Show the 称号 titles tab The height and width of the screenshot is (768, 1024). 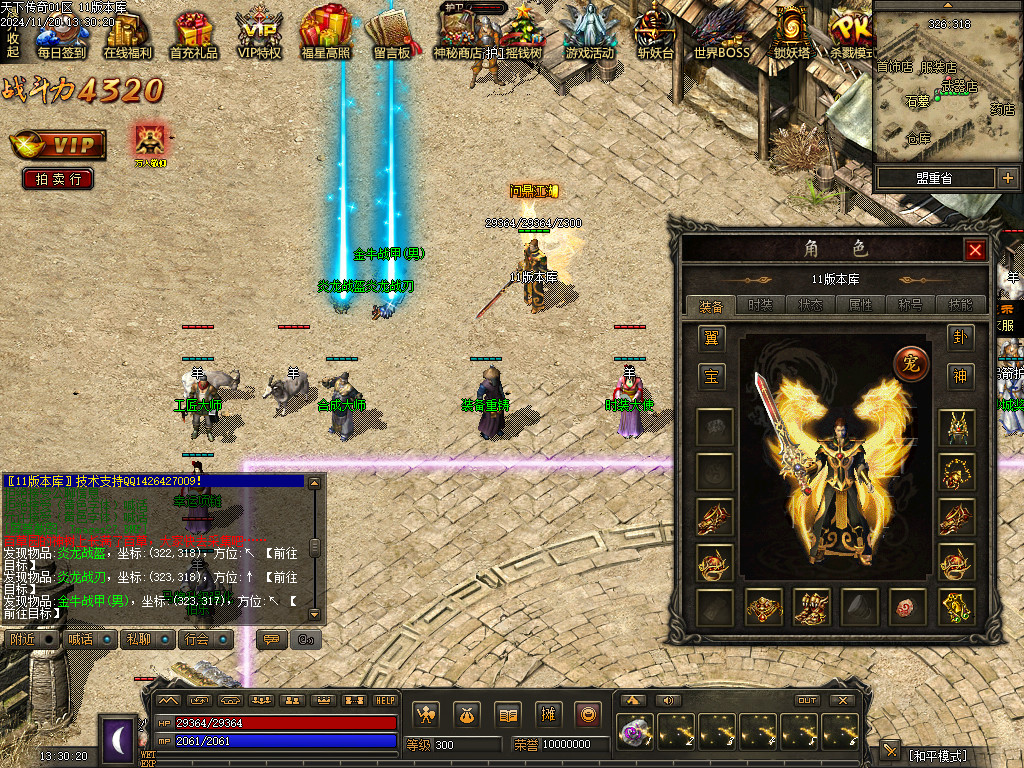coord(910,305)
